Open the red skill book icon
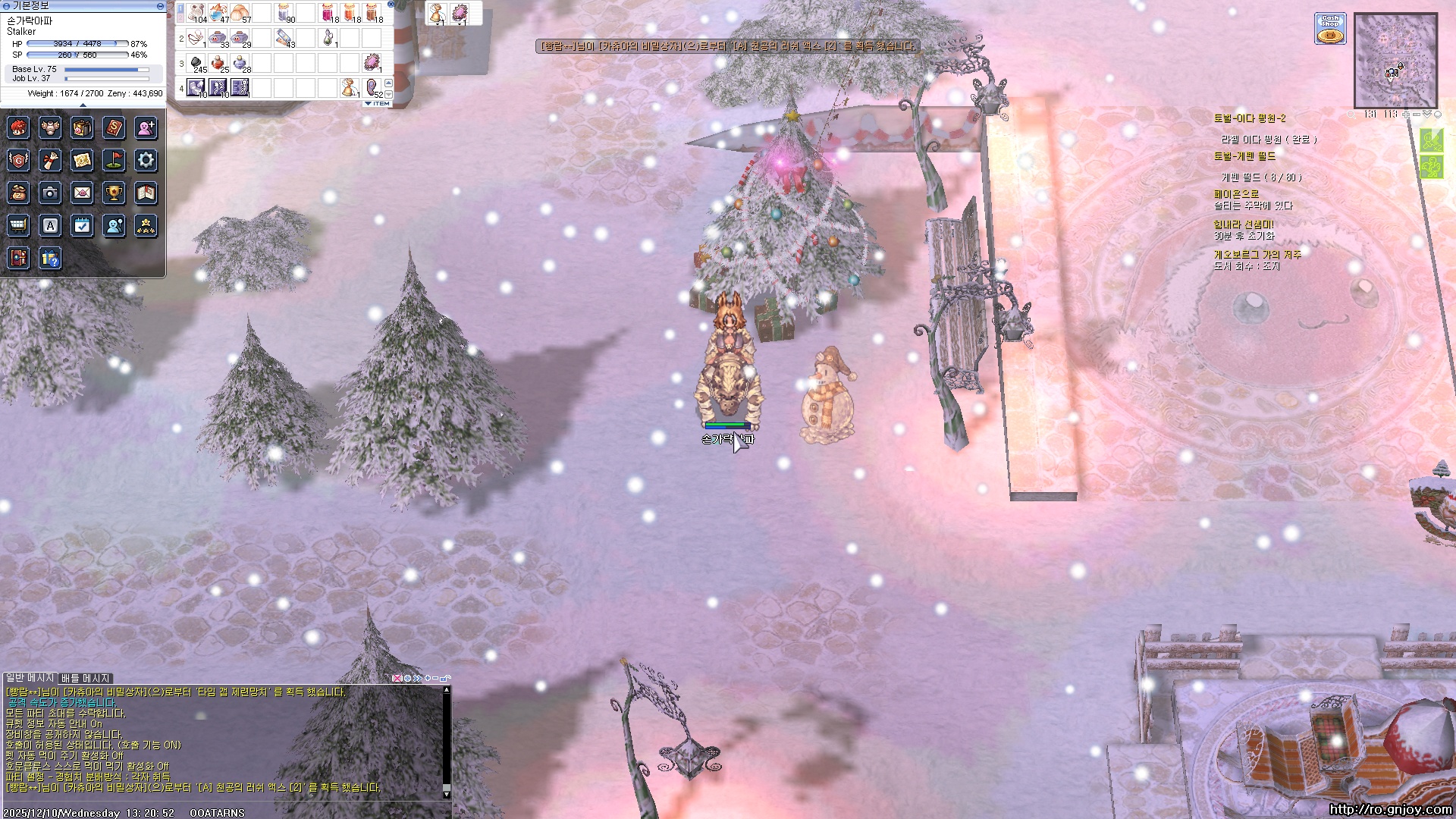 pos(114,128)
